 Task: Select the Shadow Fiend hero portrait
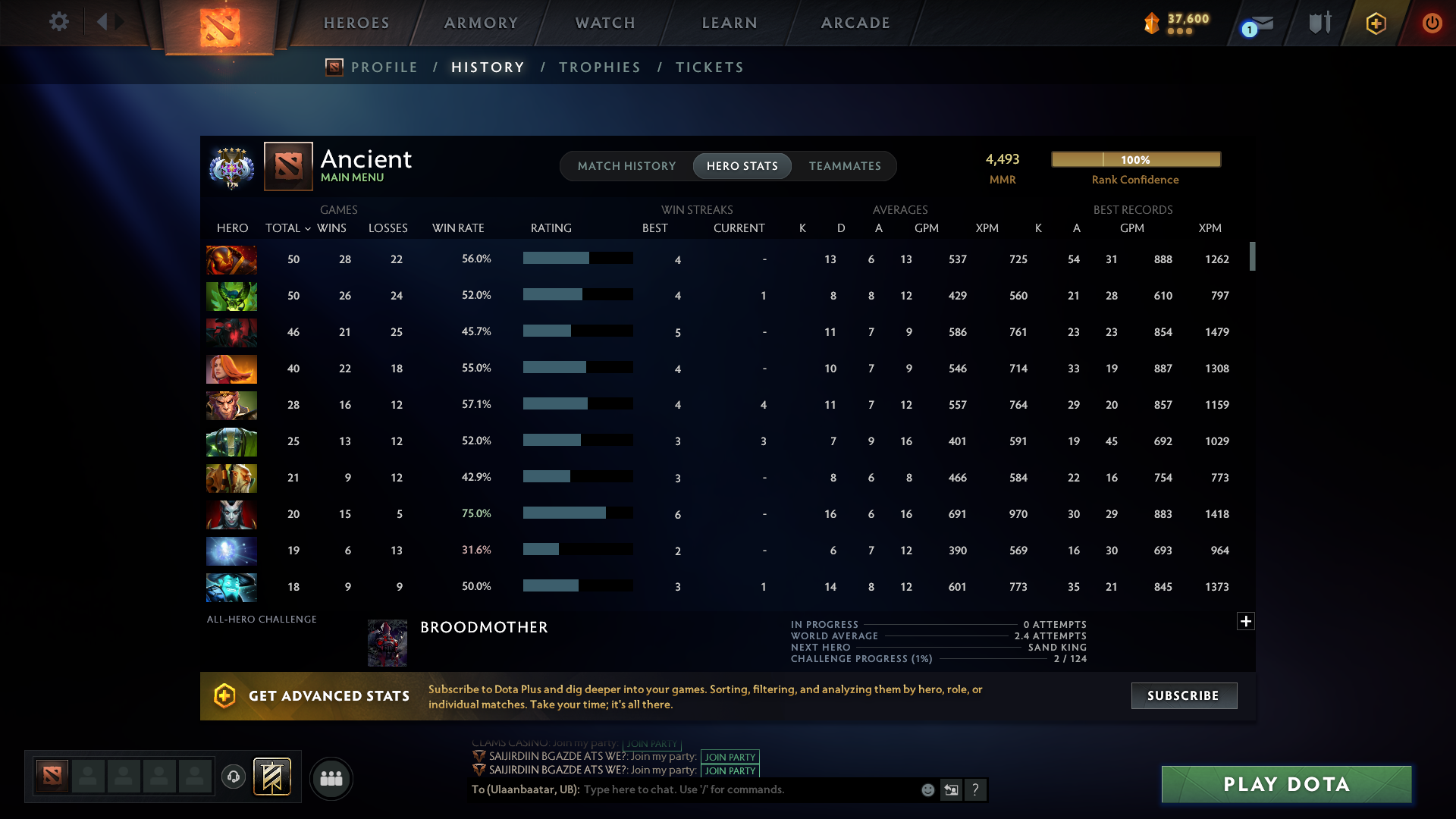231,332
